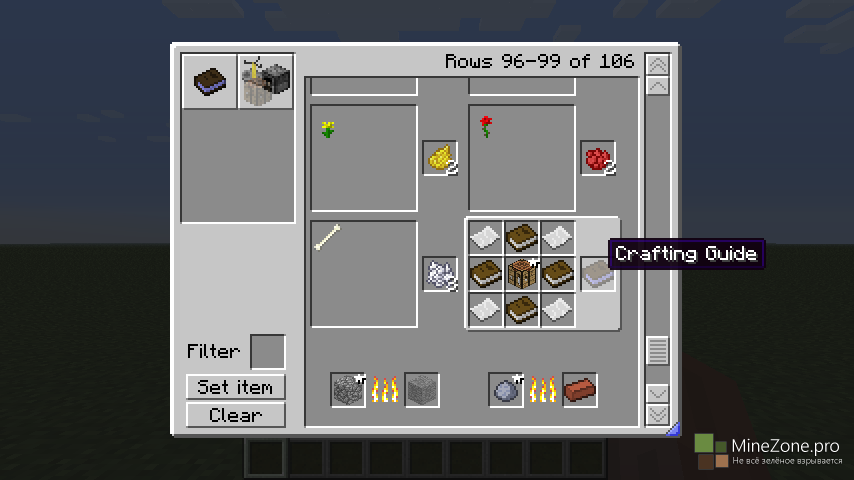
Task: Click the bone ingredient
Action: pos(328,237)
